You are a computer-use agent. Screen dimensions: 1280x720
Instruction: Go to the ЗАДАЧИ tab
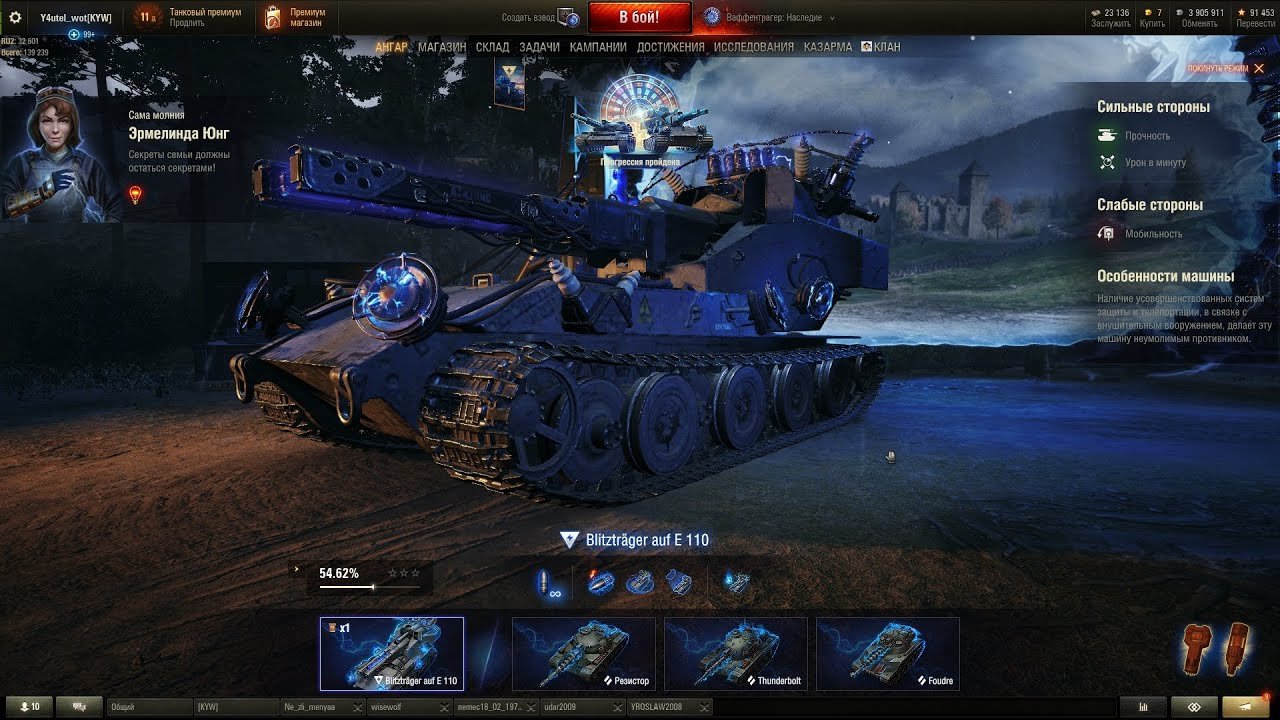pos(539,47)
